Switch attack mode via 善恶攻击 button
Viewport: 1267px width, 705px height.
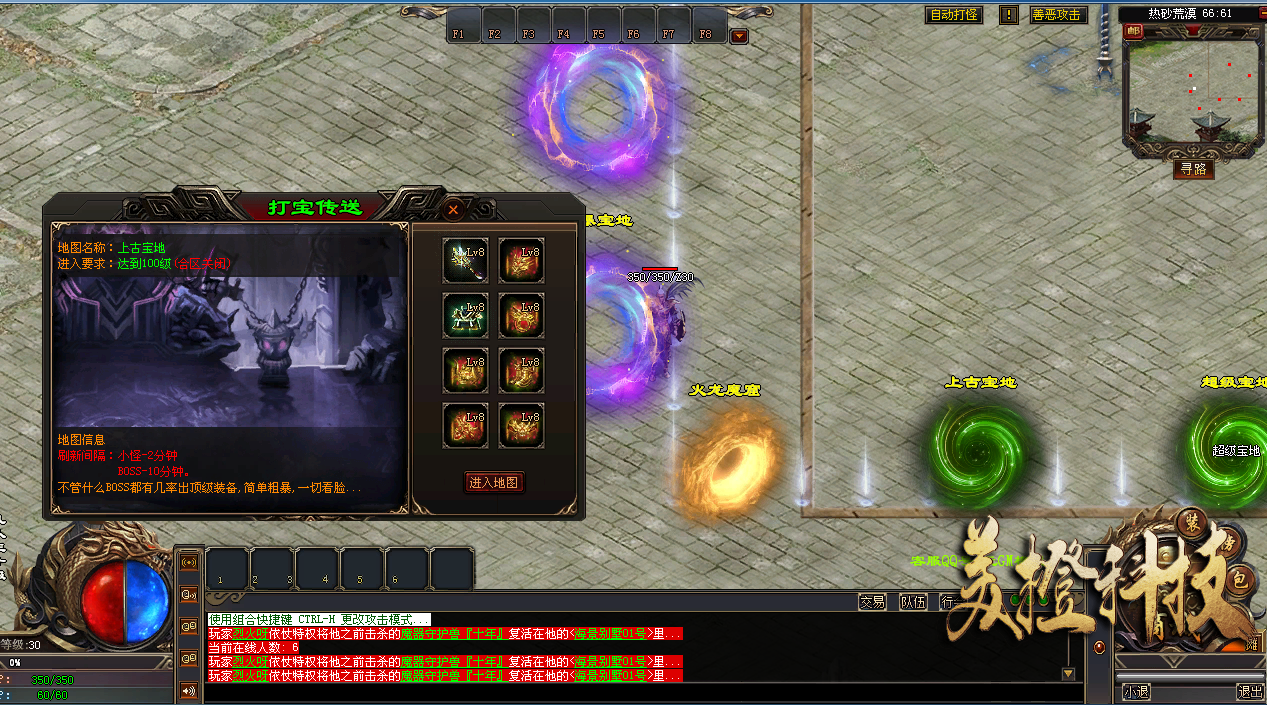click(x=1057, y=15)
